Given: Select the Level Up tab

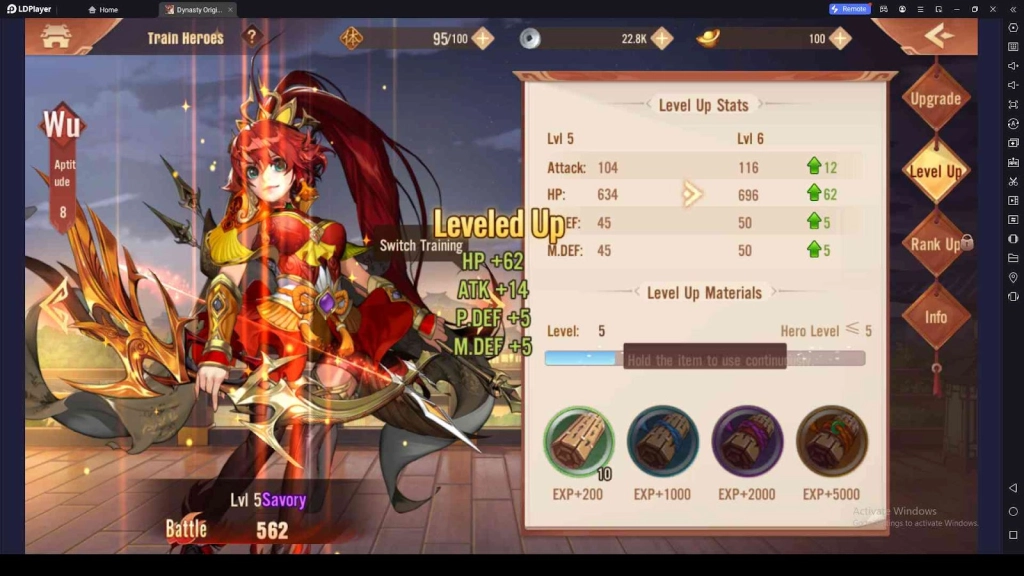Looking at the screenshot, I should coord(935,171).
